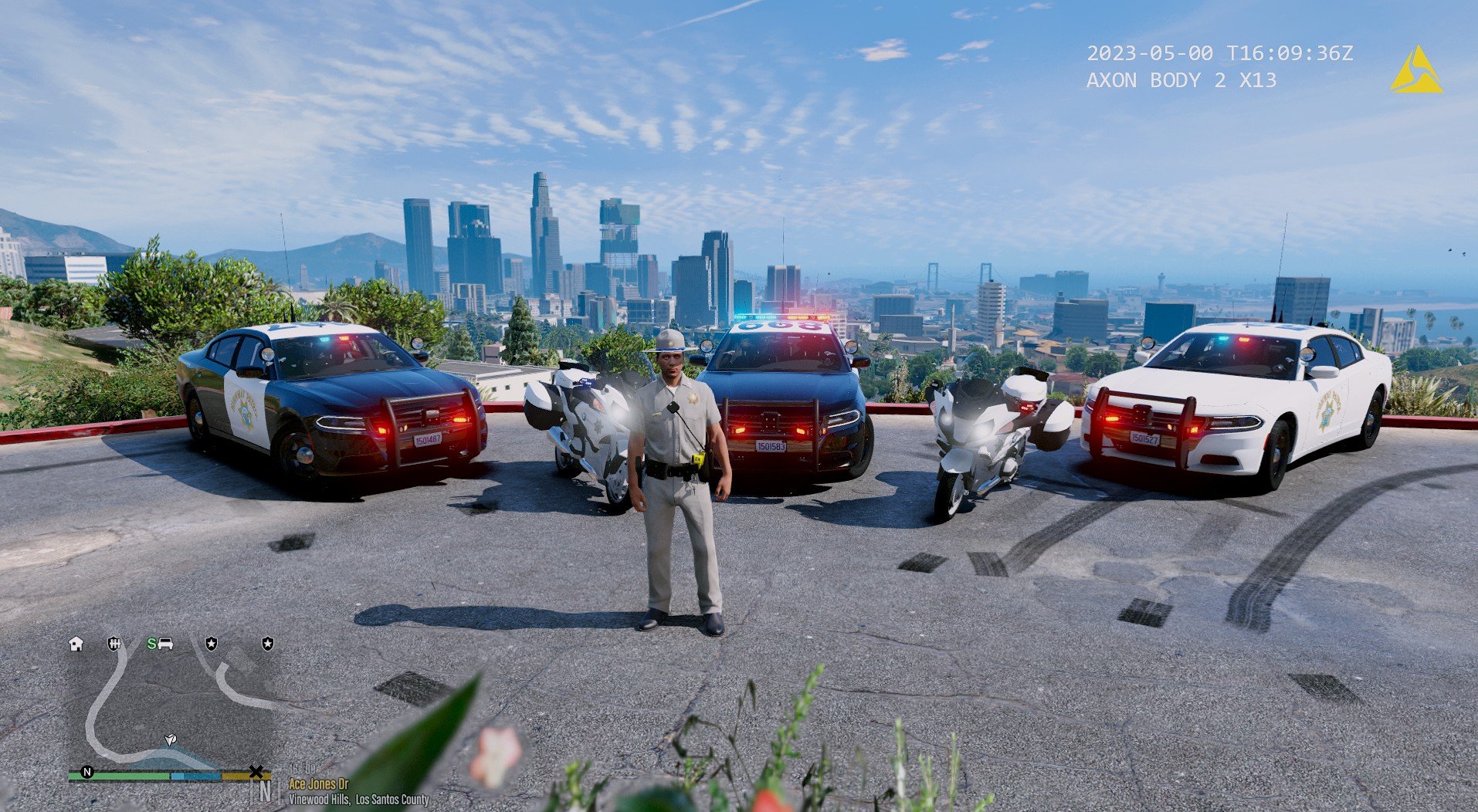This screenshot has width=1478, height=812.
Task: Select the black X marker on minimap
Action: click(256, 772)
